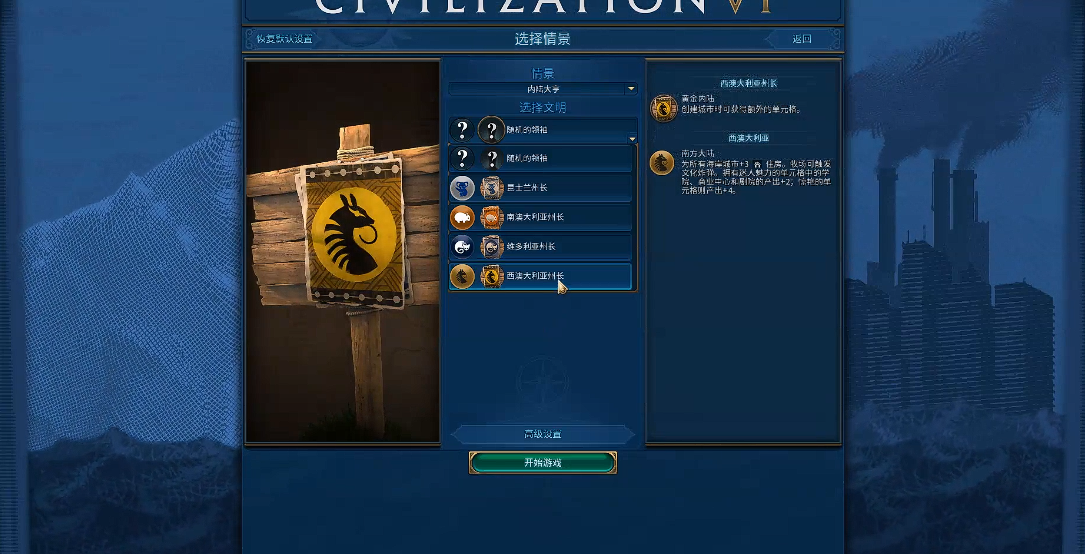Image resolution: width=1085 pixels, height=554 pixels.
Task: Collapse the 选择文明 leader dropdown header
Action: click(x=543, y=130)
